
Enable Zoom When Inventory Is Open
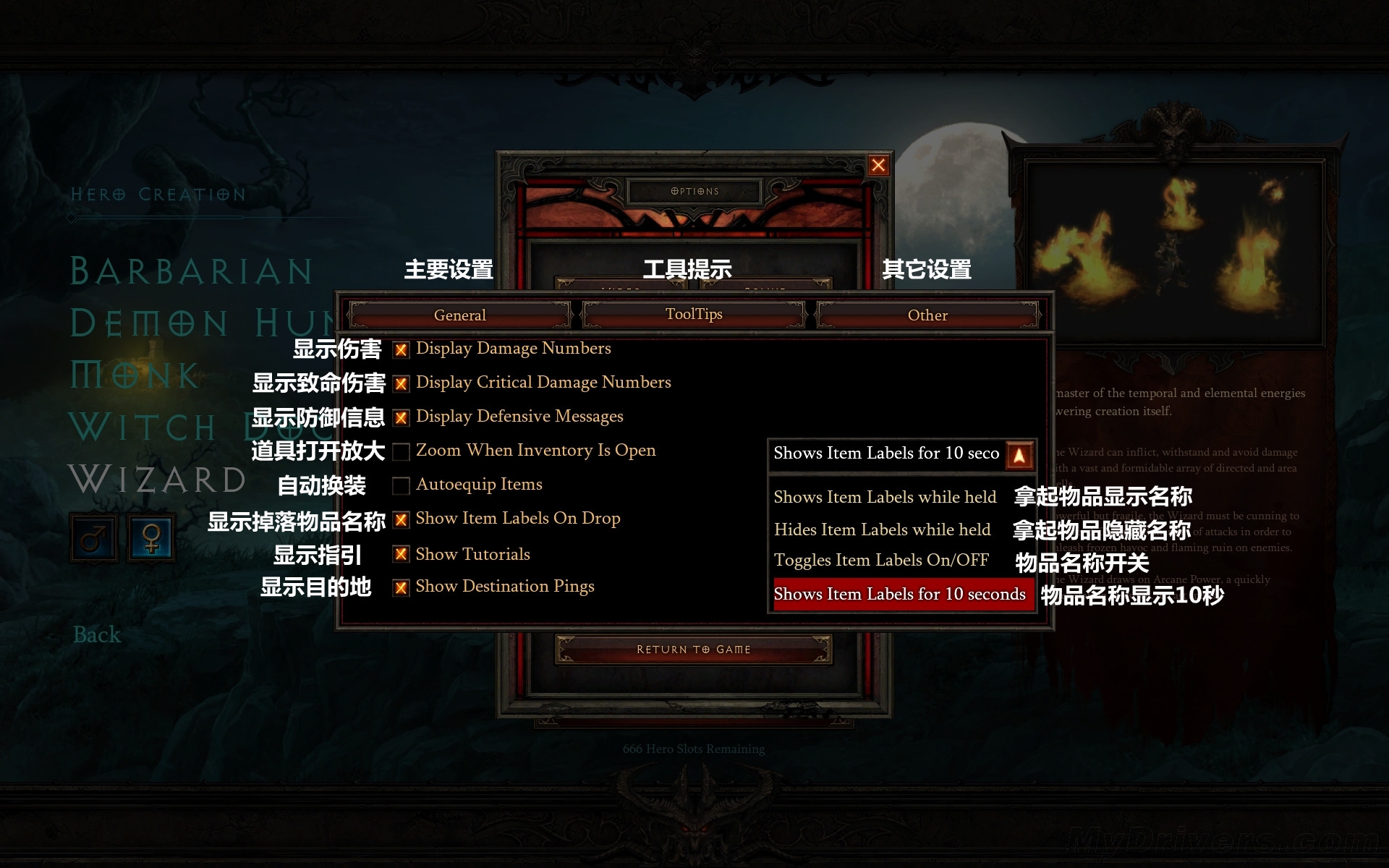401,452
